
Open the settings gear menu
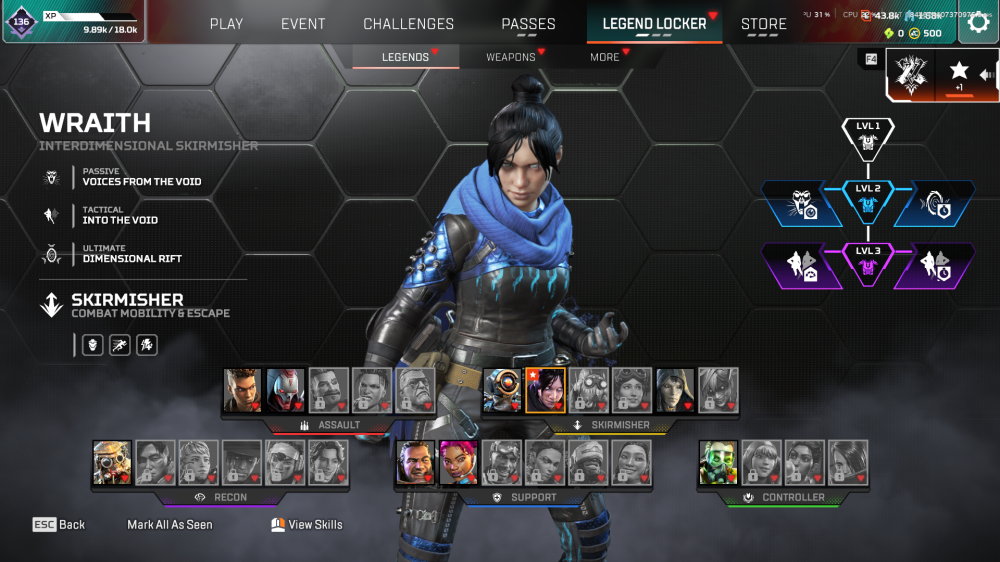pos(978,23)
